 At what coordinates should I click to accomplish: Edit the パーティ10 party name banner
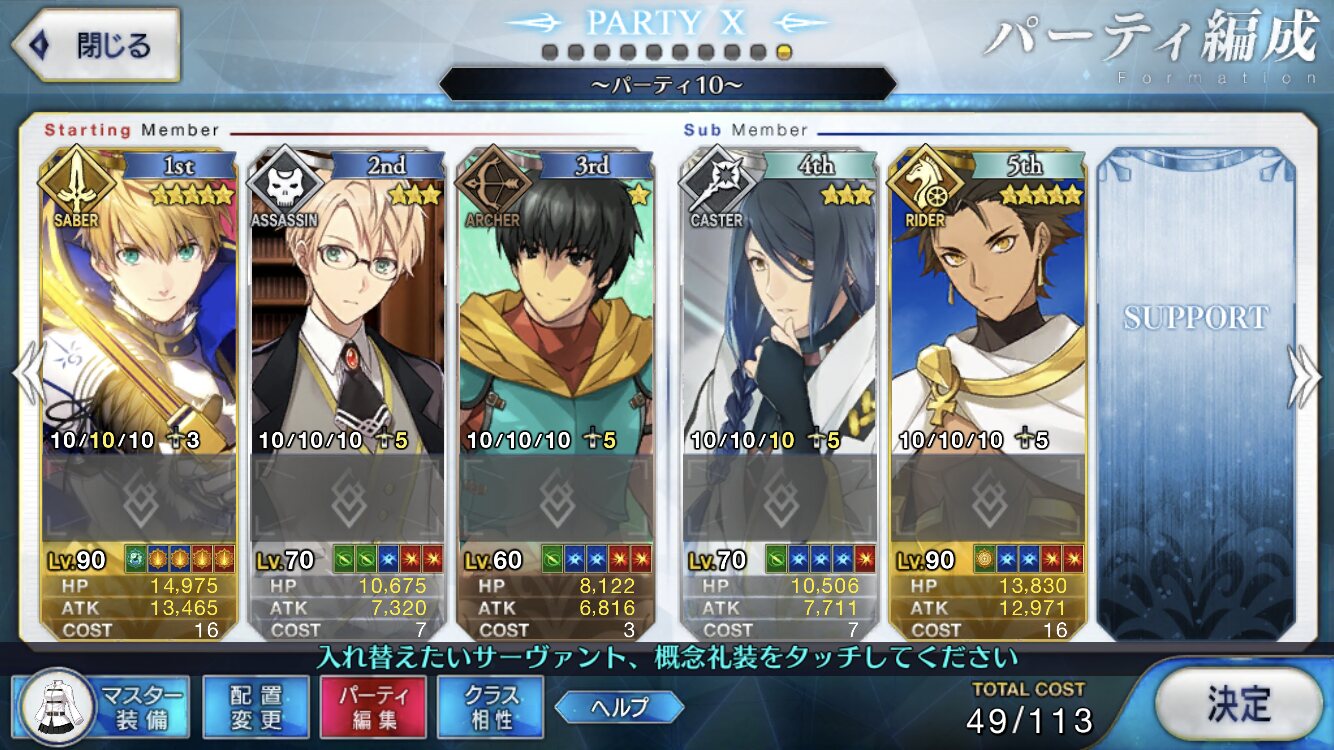[x=667, y=85]
